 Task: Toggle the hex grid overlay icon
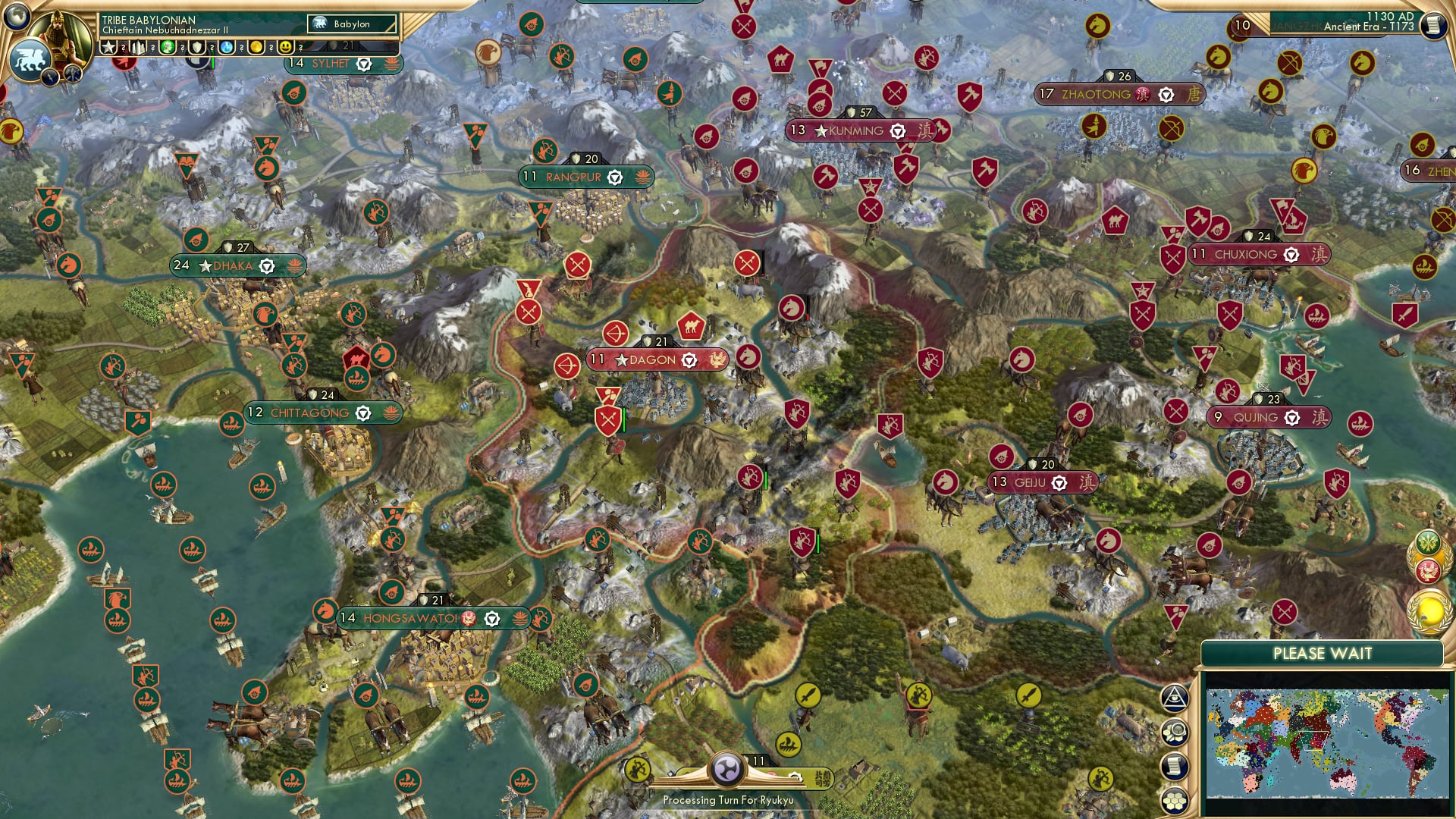pyautogui.click(x=1175, y=800)
